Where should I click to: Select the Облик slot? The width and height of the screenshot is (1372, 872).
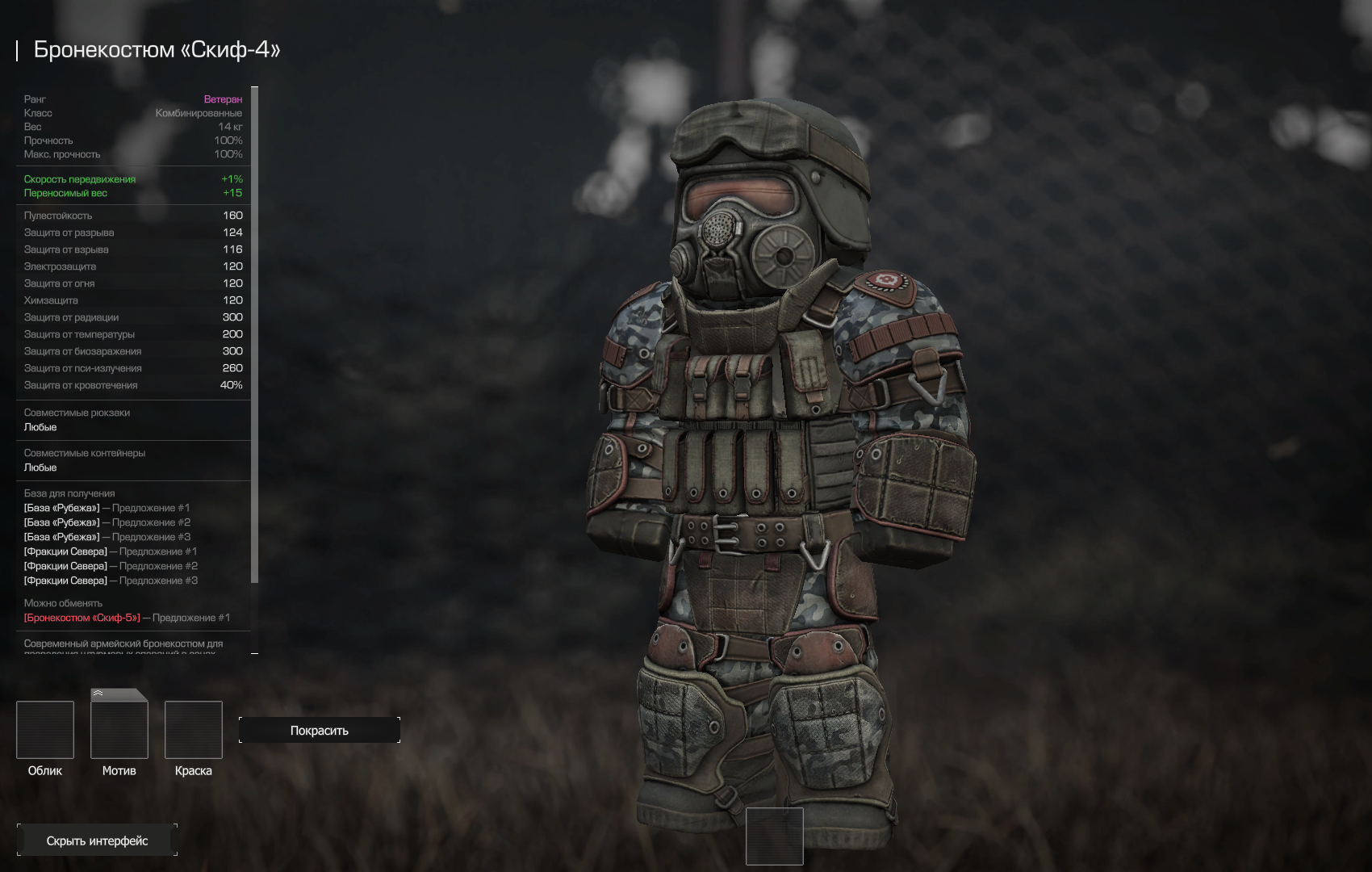[x=45, y=730]
